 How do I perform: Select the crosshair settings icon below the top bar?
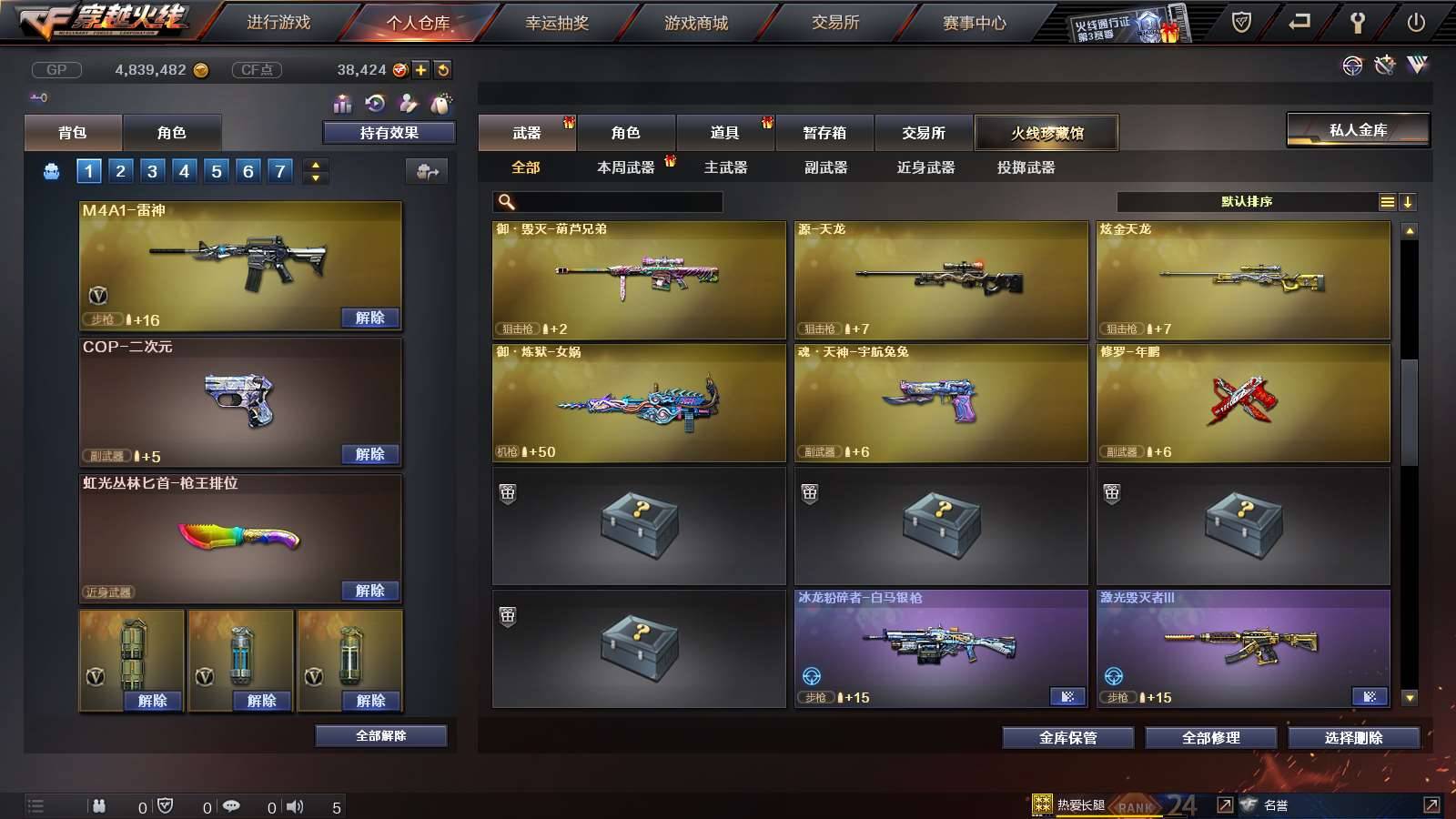(x=1352, y=66)
